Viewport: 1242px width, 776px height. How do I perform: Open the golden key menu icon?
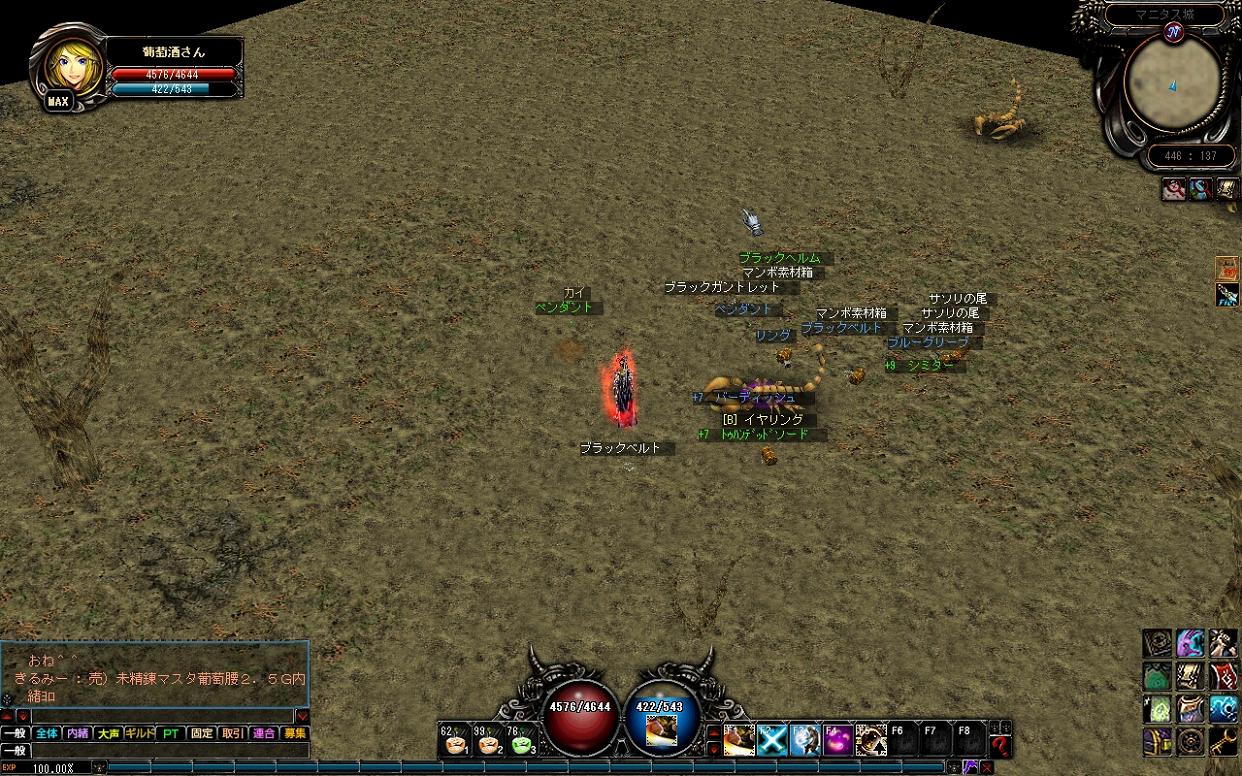[1224, 741]
